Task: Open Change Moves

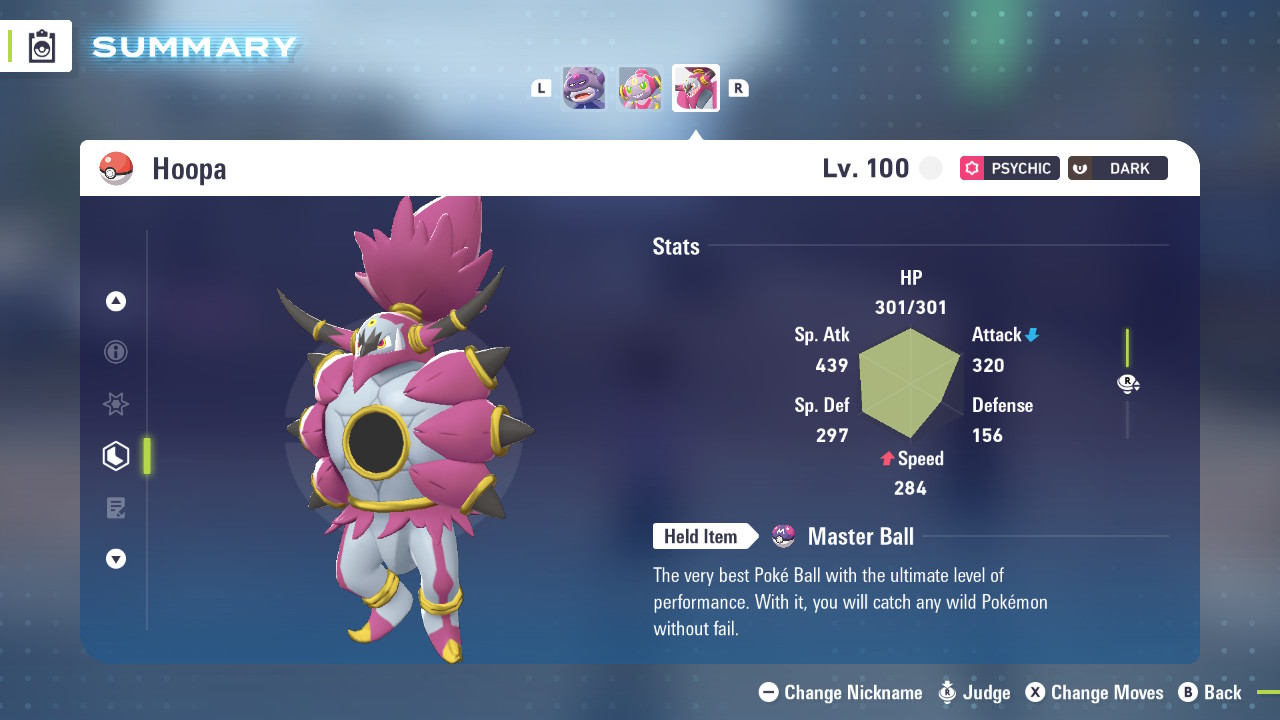Action: pyautogui.click(x=1095, y=692)
